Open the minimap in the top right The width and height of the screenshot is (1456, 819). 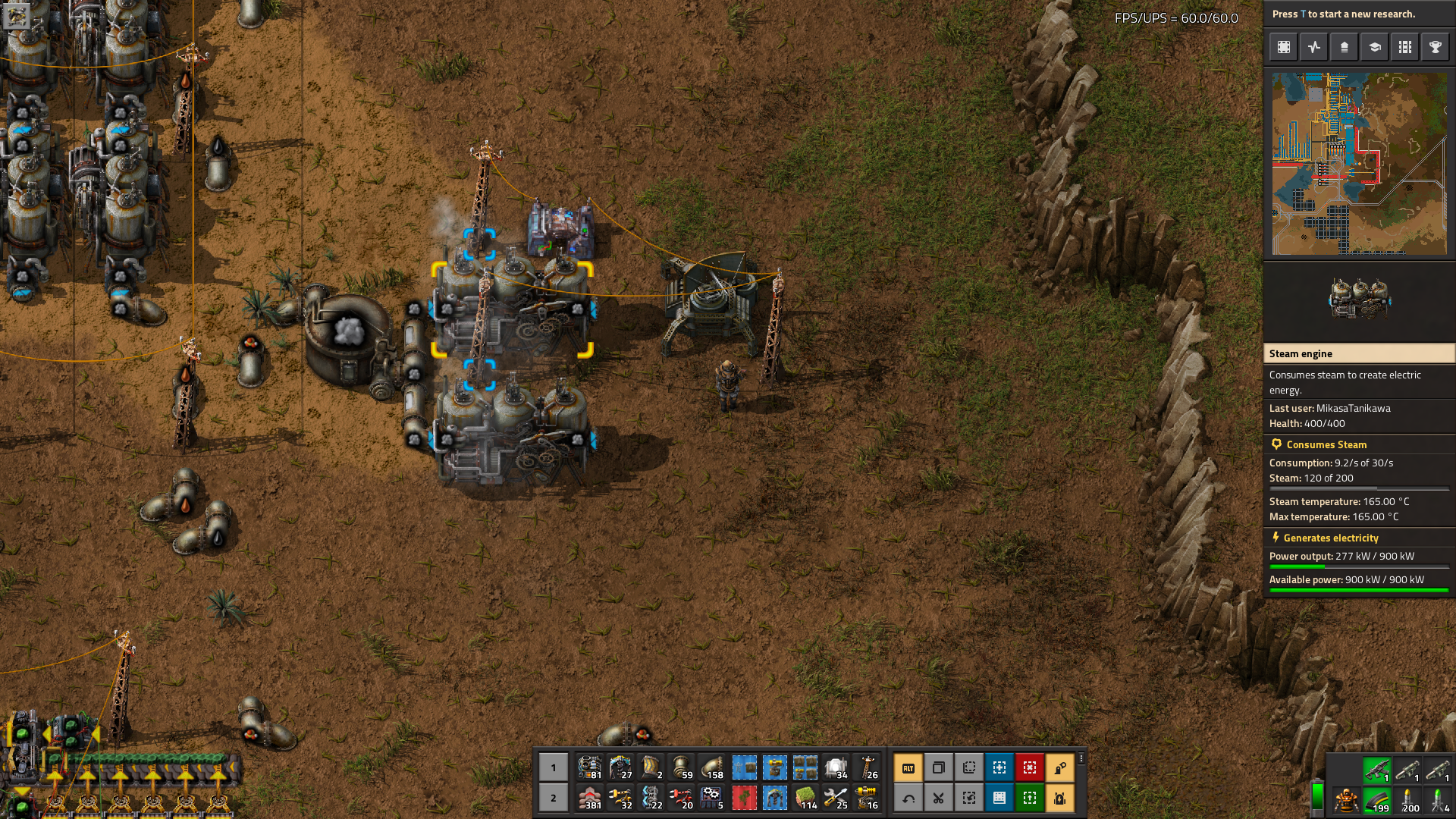1359,163
